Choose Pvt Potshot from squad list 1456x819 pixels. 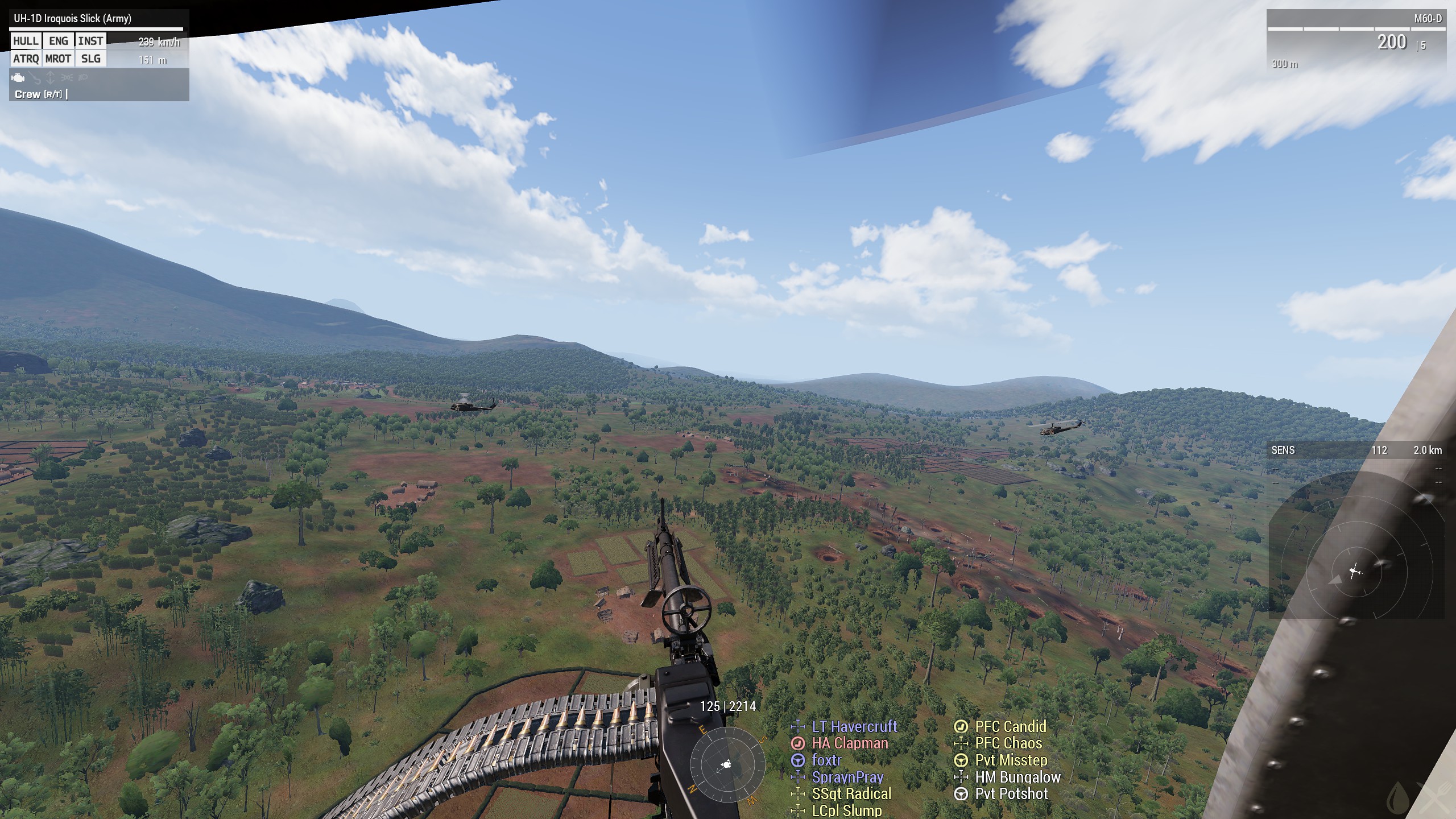(1011, 794)
